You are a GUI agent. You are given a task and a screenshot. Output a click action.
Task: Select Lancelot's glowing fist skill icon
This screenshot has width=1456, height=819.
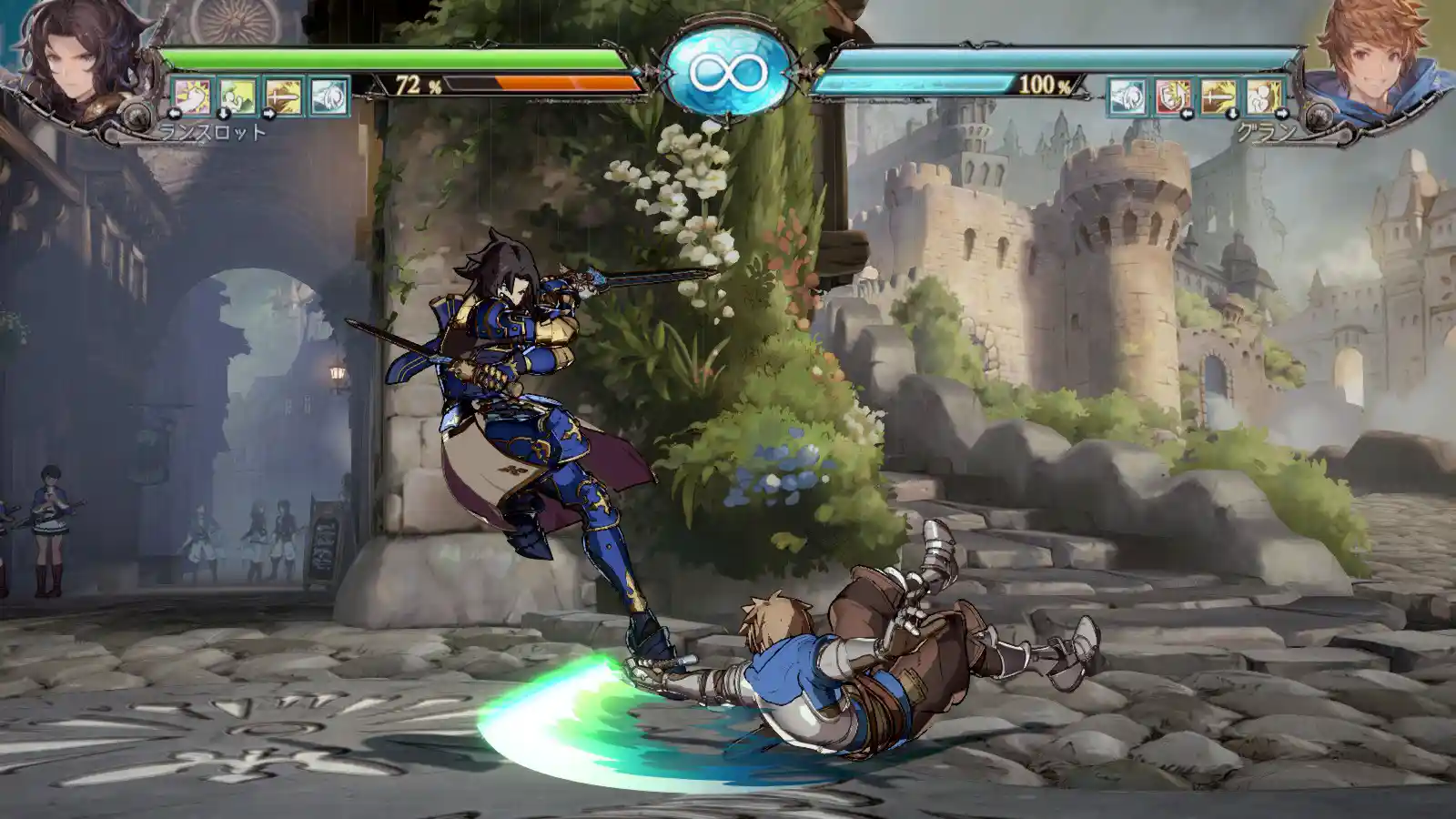pyautogui.click(x=192, y=96)
